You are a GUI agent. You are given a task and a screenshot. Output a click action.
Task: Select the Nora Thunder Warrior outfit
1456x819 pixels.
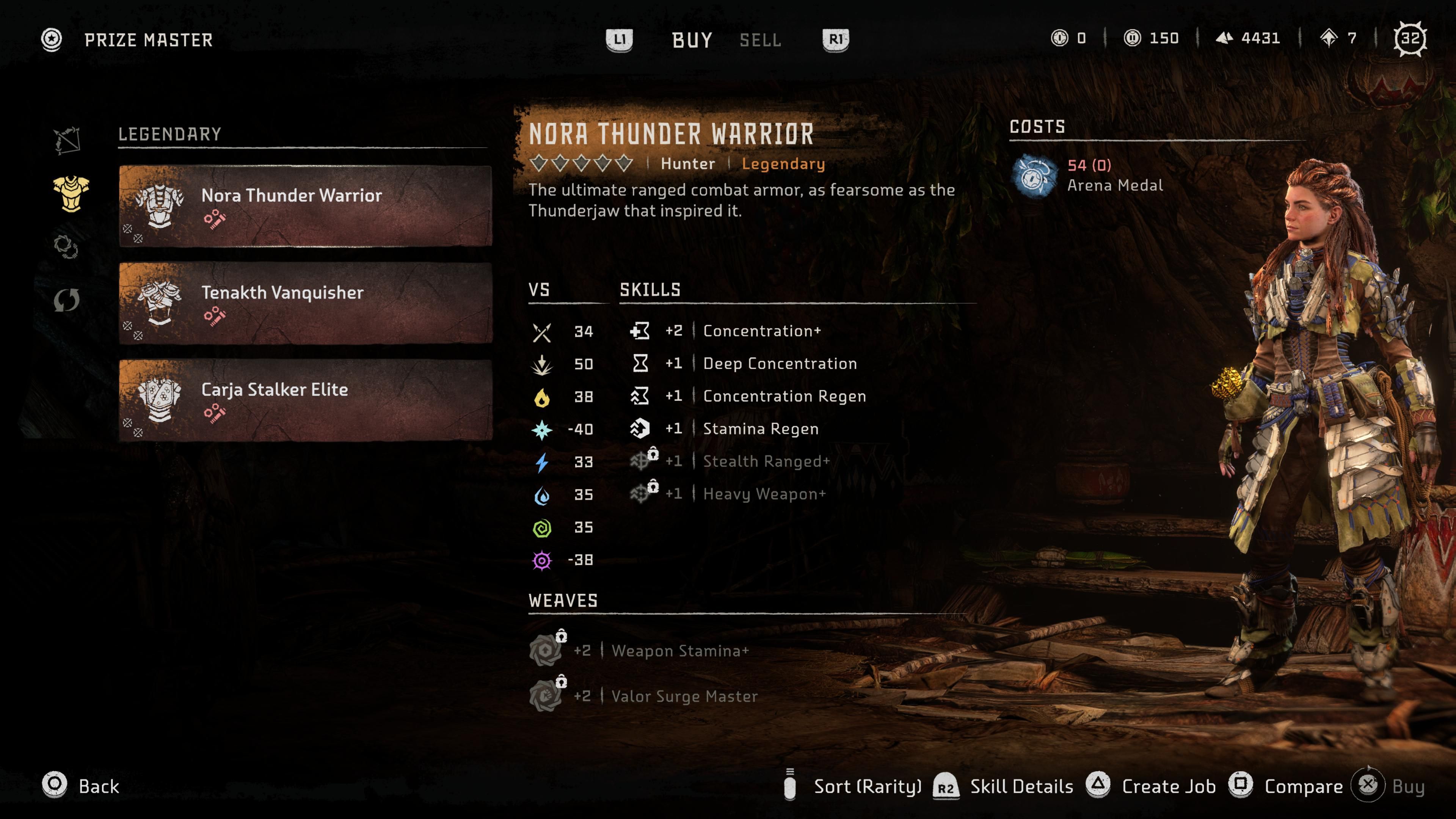click(x=305, y=206)
